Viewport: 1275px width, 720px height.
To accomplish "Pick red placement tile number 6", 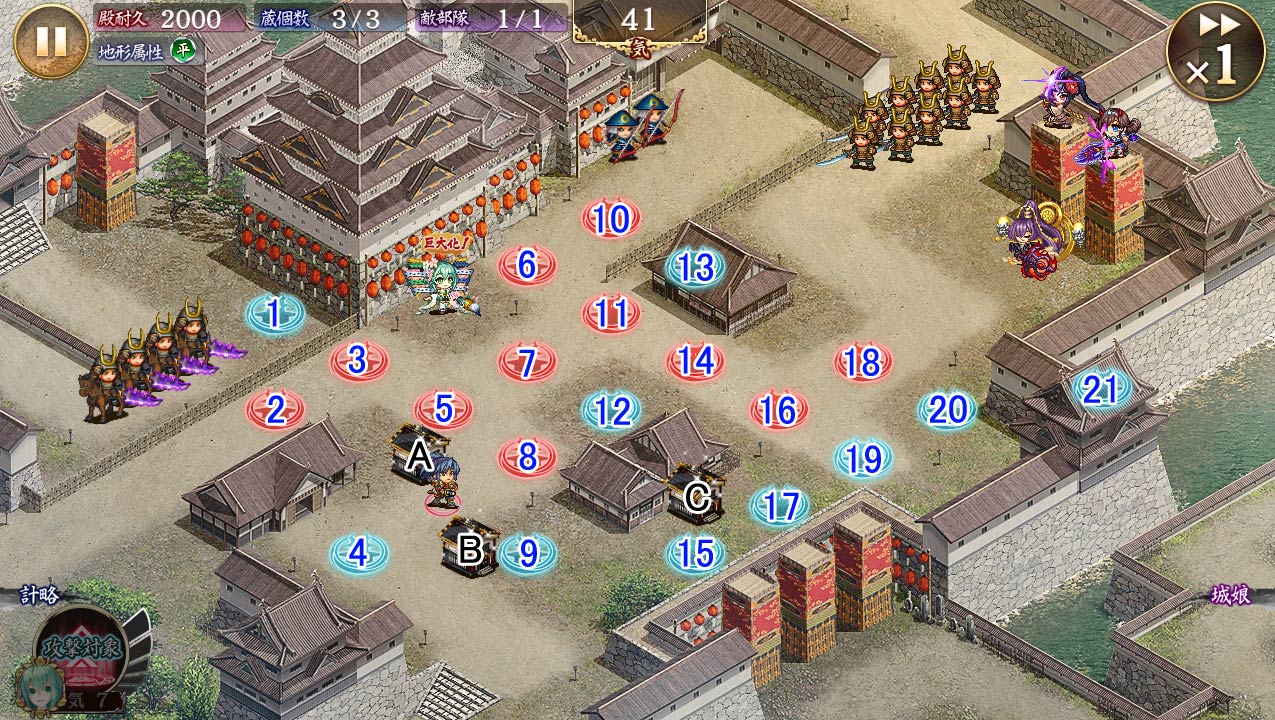I will (527, 265).
